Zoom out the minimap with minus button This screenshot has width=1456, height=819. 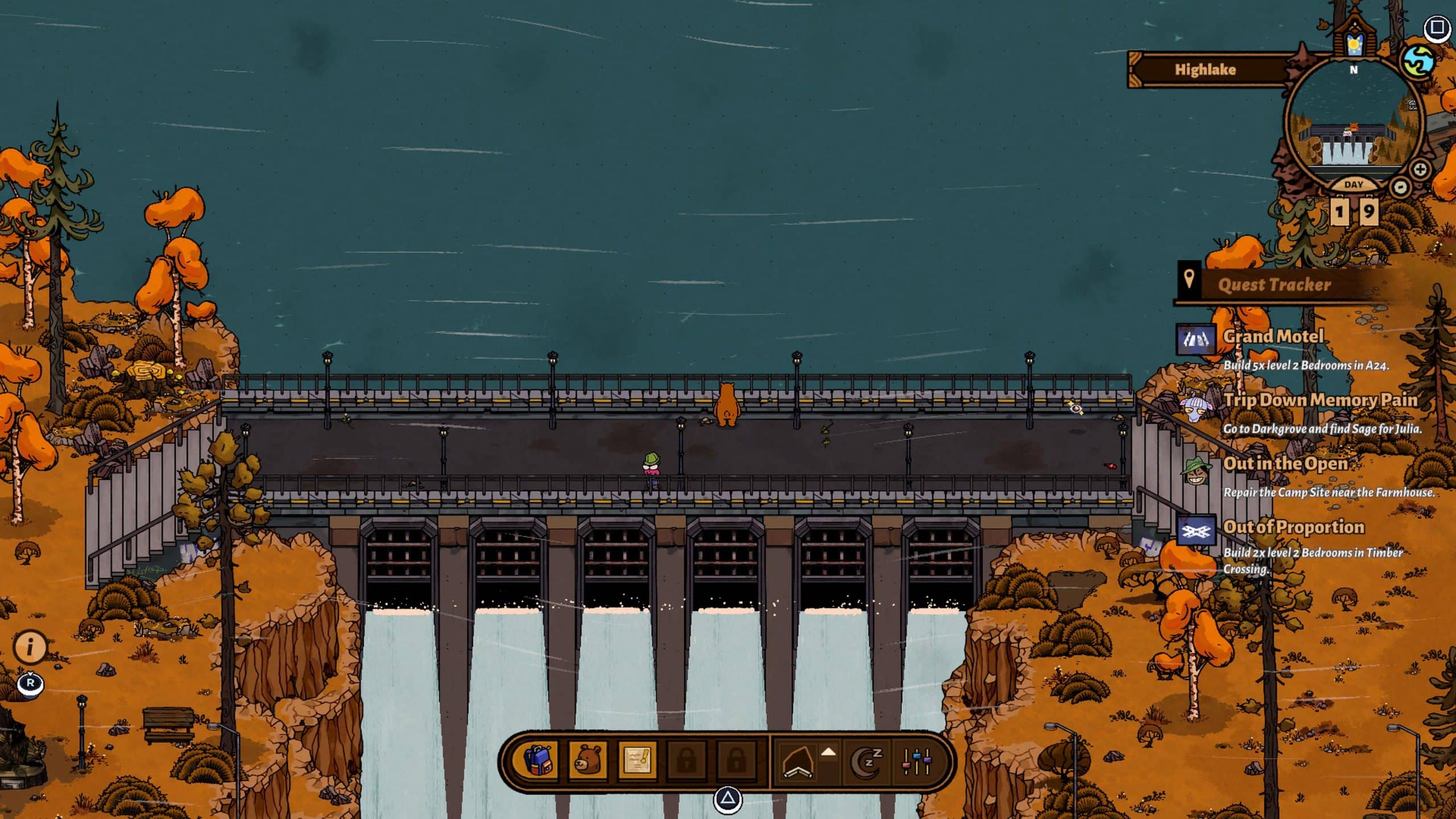click(1400, 187)
